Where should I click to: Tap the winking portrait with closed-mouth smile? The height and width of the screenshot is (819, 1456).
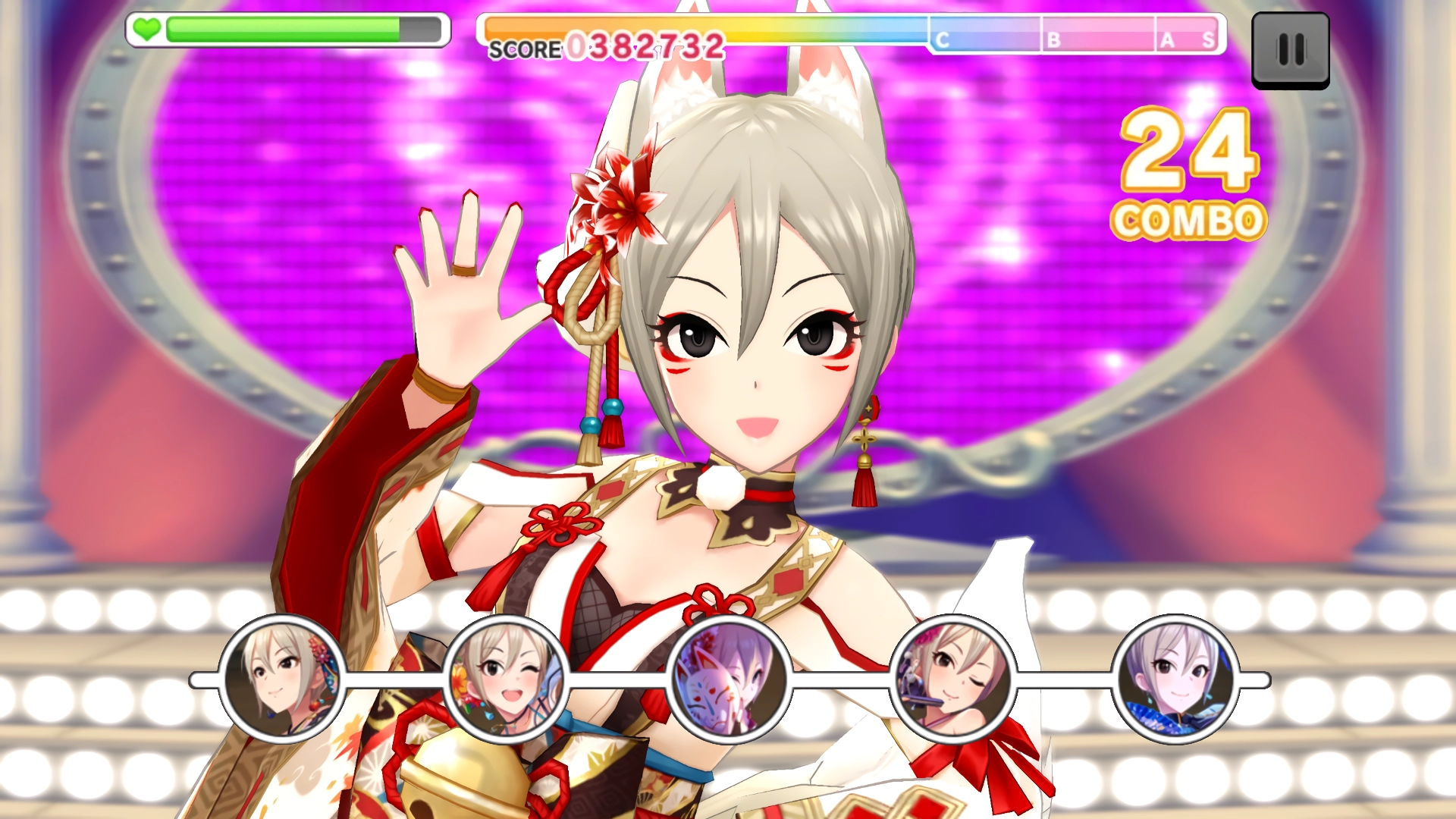[952, 679]
